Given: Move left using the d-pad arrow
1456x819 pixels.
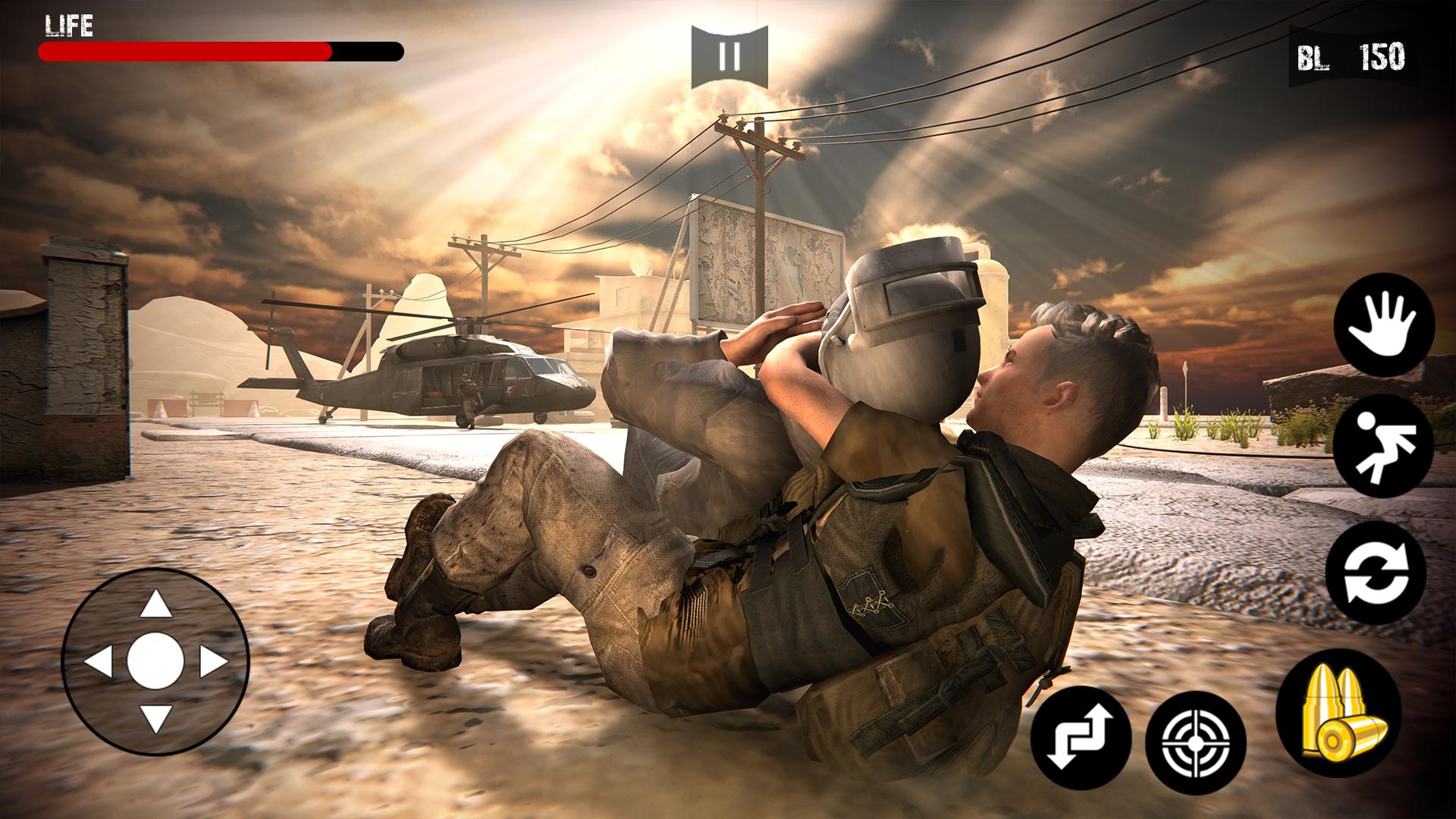Looking at the screenshot, I should click(99, 662).
